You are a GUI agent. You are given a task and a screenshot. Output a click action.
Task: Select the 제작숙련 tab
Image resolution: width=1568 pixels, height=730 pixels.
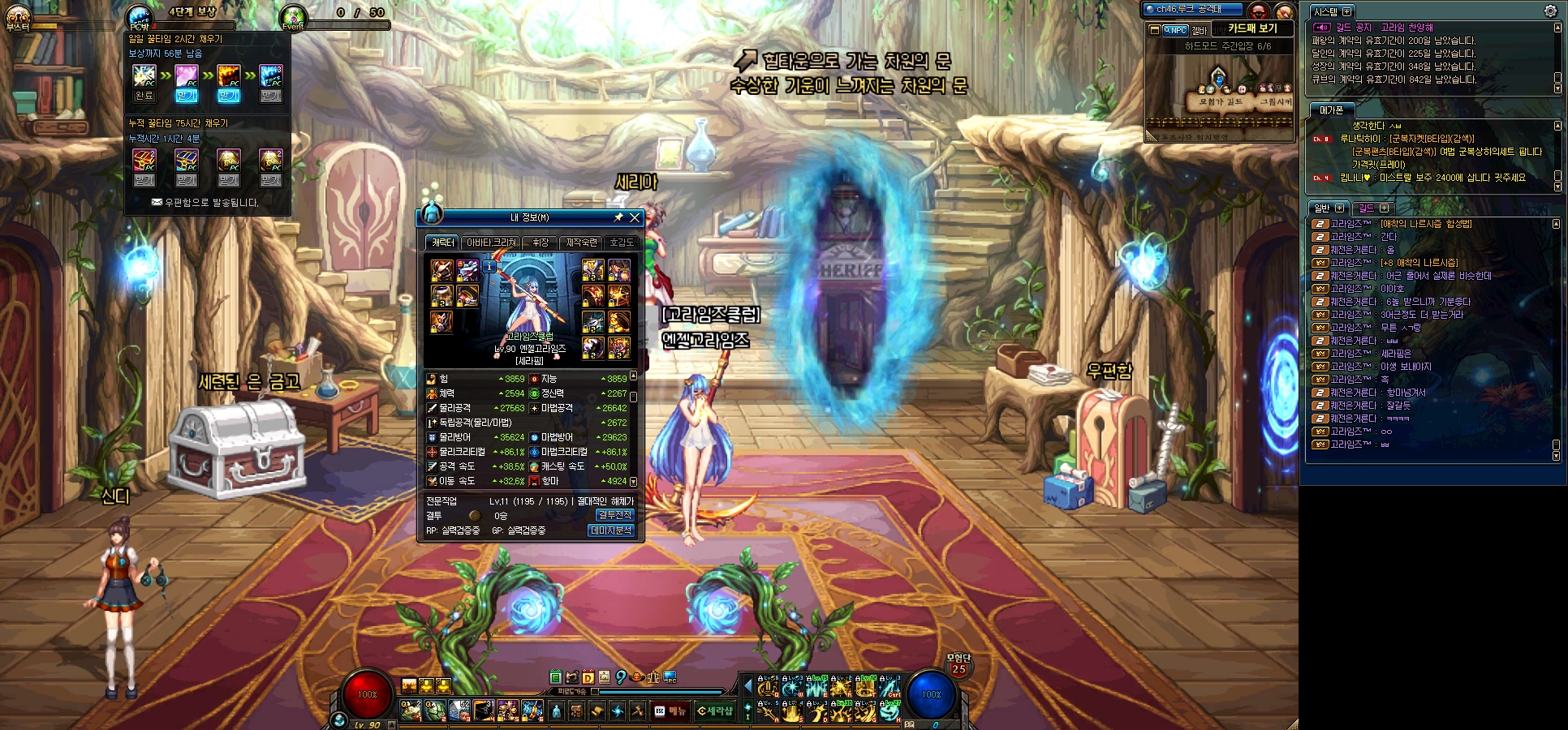pos(581,243)
